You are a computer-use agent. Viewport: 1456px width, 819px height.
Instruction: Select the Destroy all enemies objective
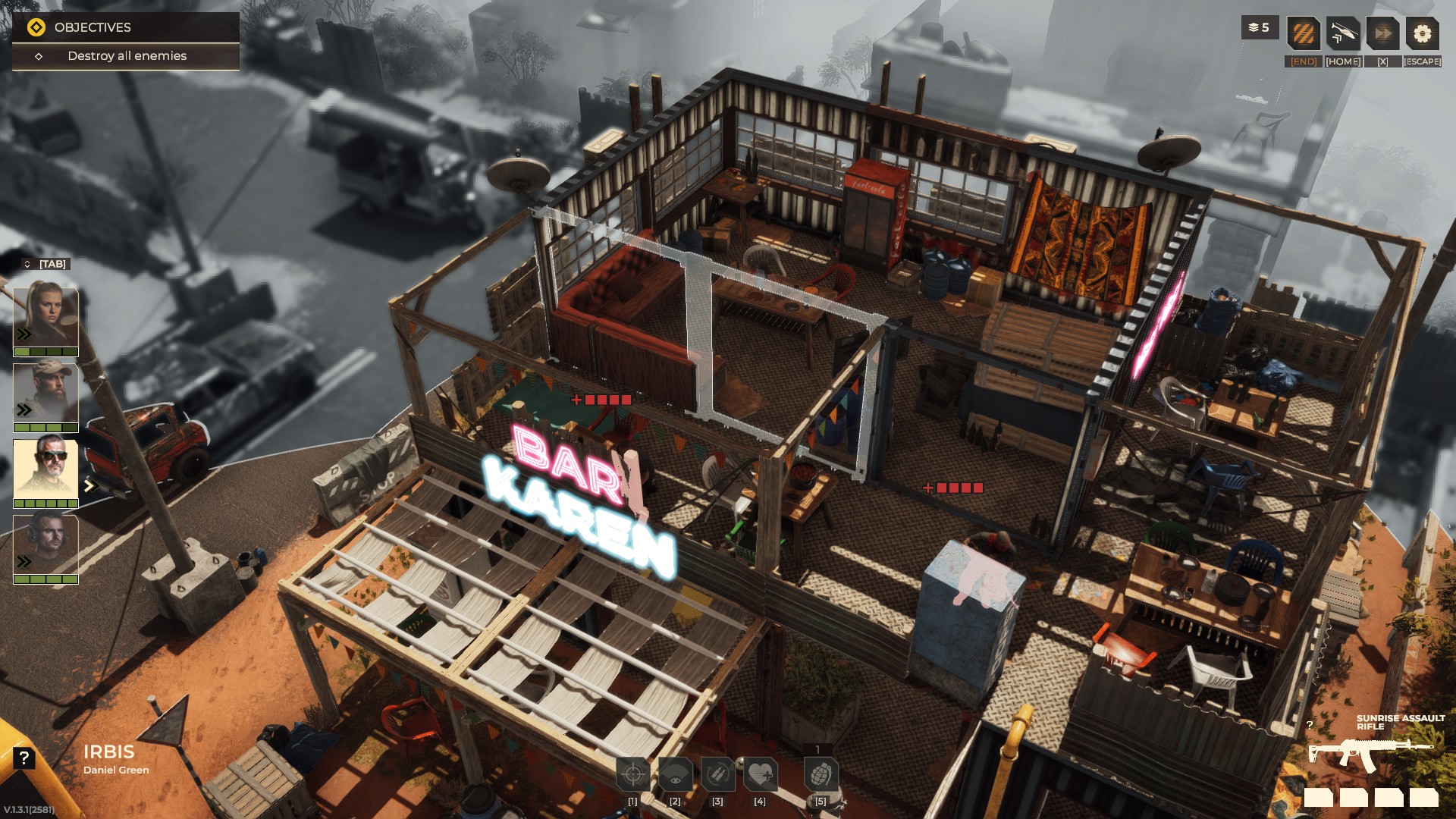tap(127, 56)
